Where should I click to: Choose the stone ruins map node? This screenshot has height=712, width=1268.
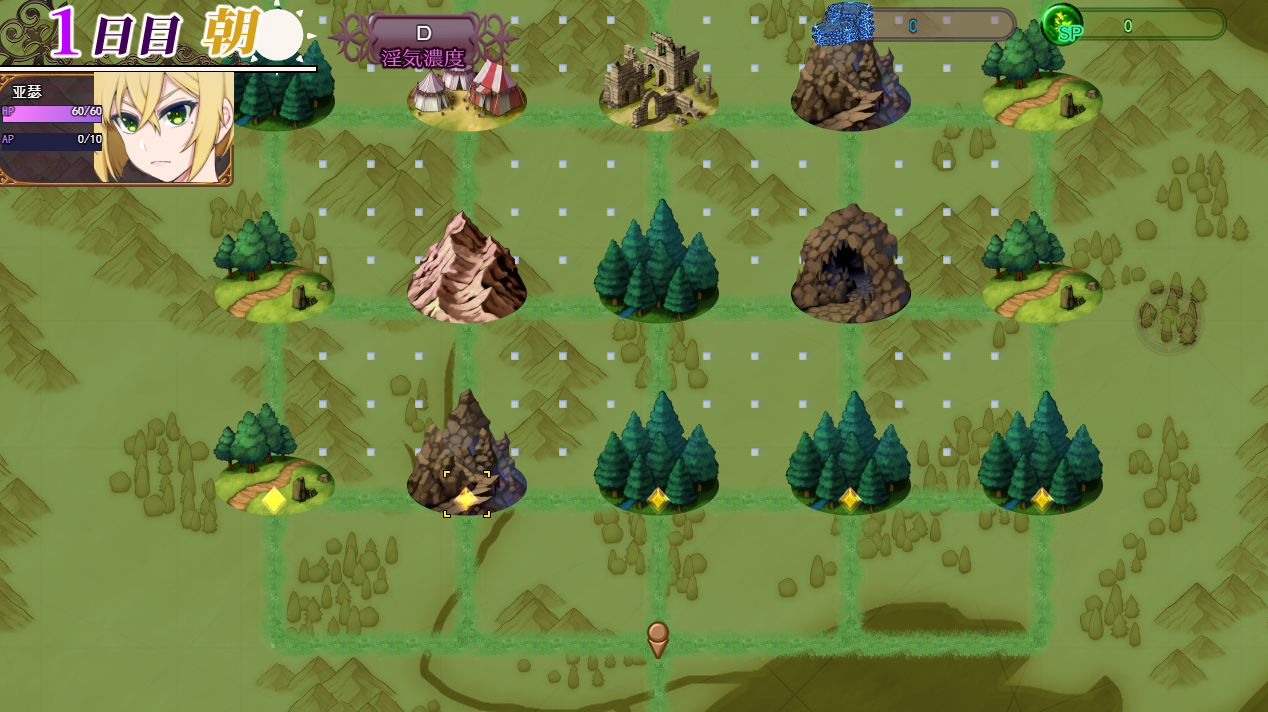pos(658,82)
